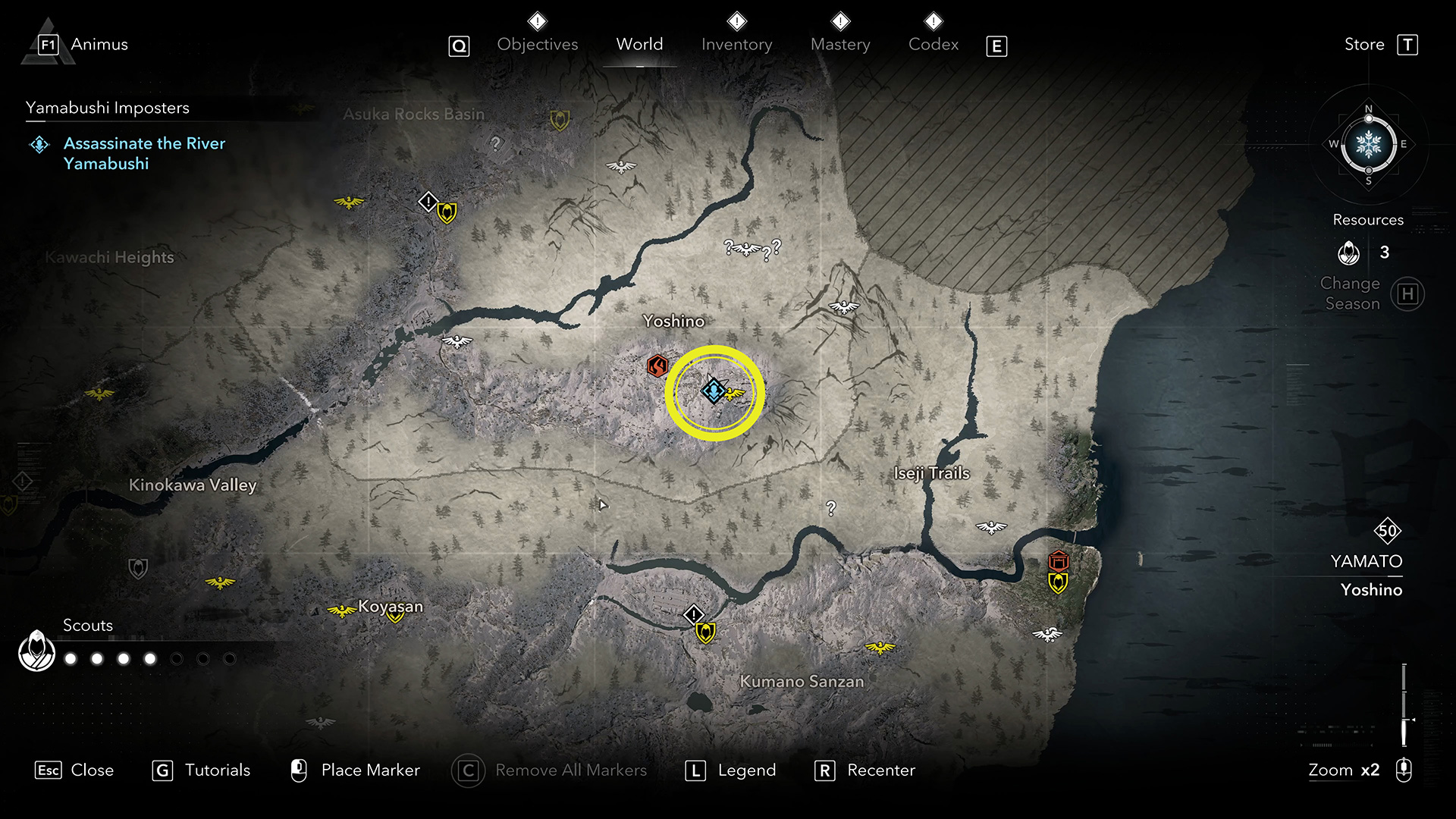This screenshot has width=1456, height=819.
Task: Select the quest marker above Kumano Sanzan
Action: tap(694, 614)
